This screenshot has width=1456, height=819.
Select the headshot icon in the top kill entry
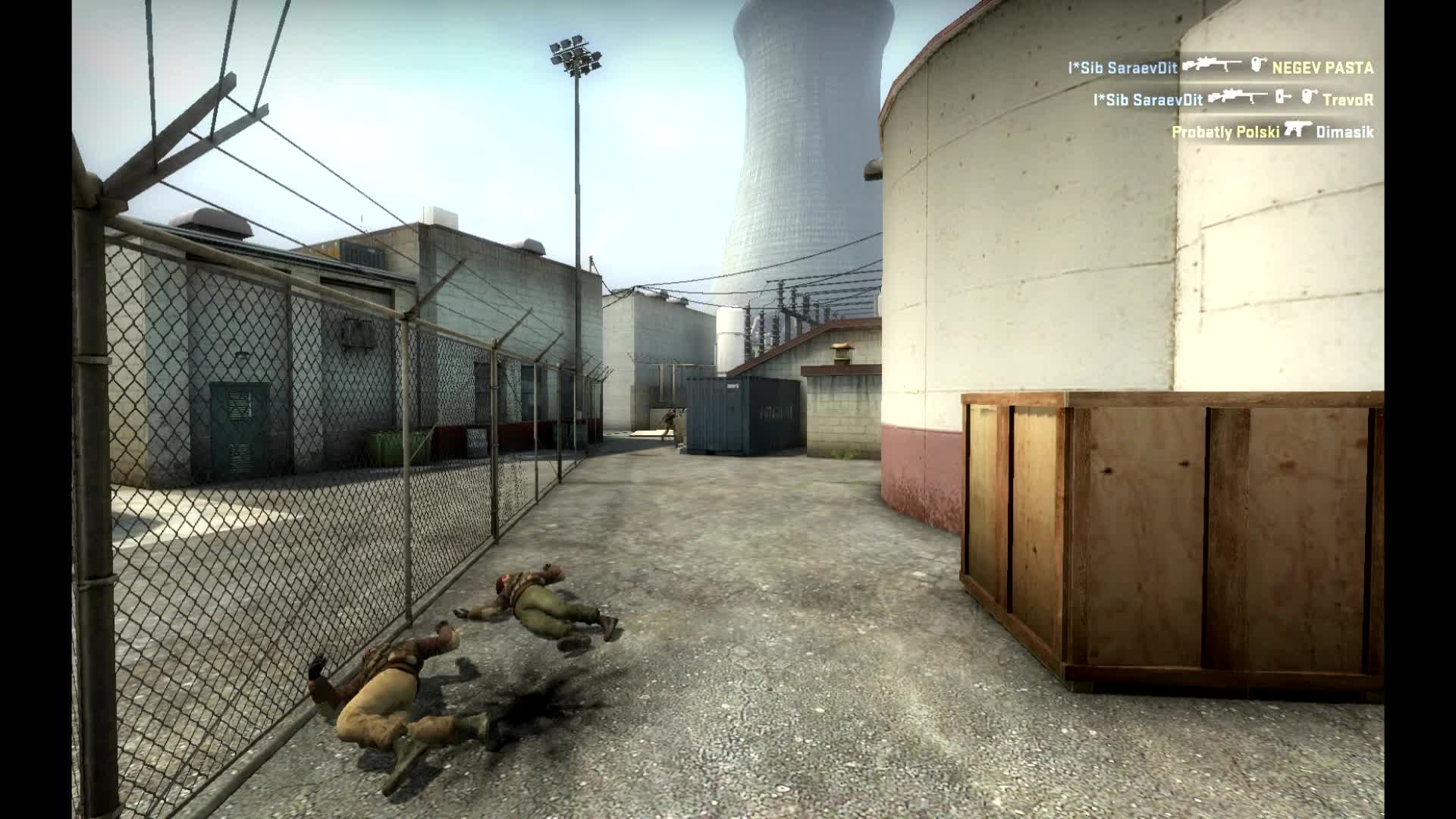click(1258, 66)
